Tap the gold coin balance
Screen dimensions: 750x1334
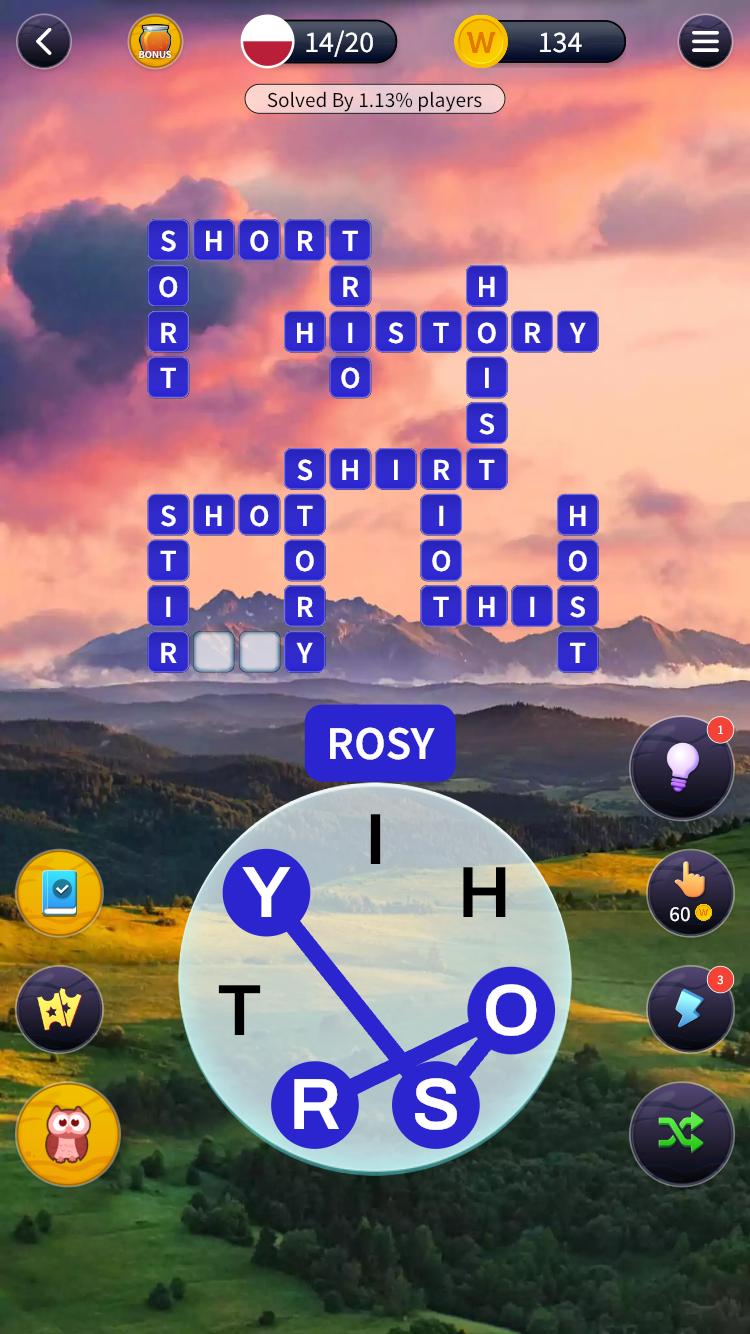[540, 42]
